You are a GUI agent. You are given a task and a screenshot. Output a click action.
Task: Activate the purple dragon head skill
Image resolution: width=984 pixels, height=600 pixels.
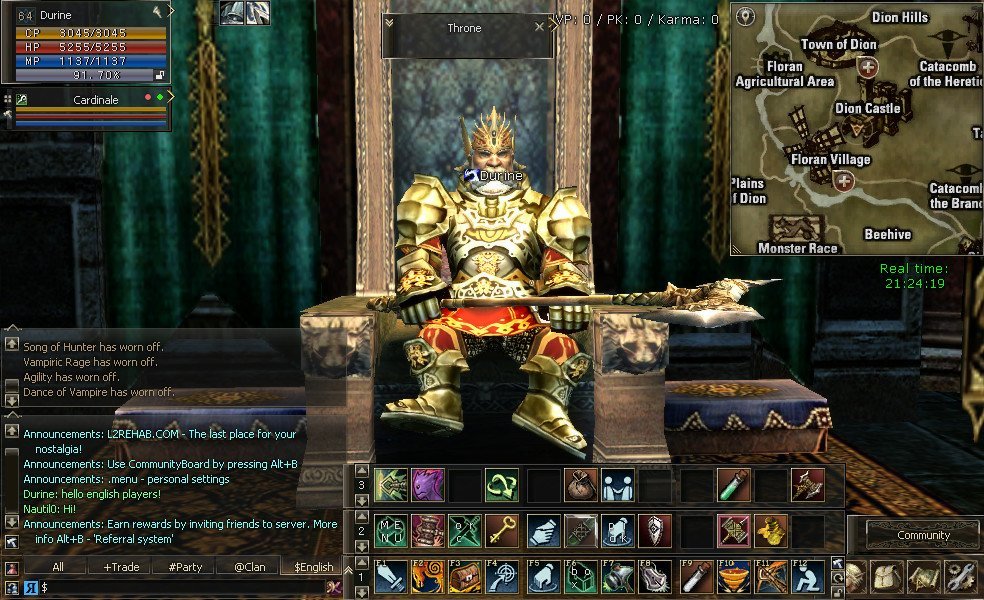coord(427,485)
